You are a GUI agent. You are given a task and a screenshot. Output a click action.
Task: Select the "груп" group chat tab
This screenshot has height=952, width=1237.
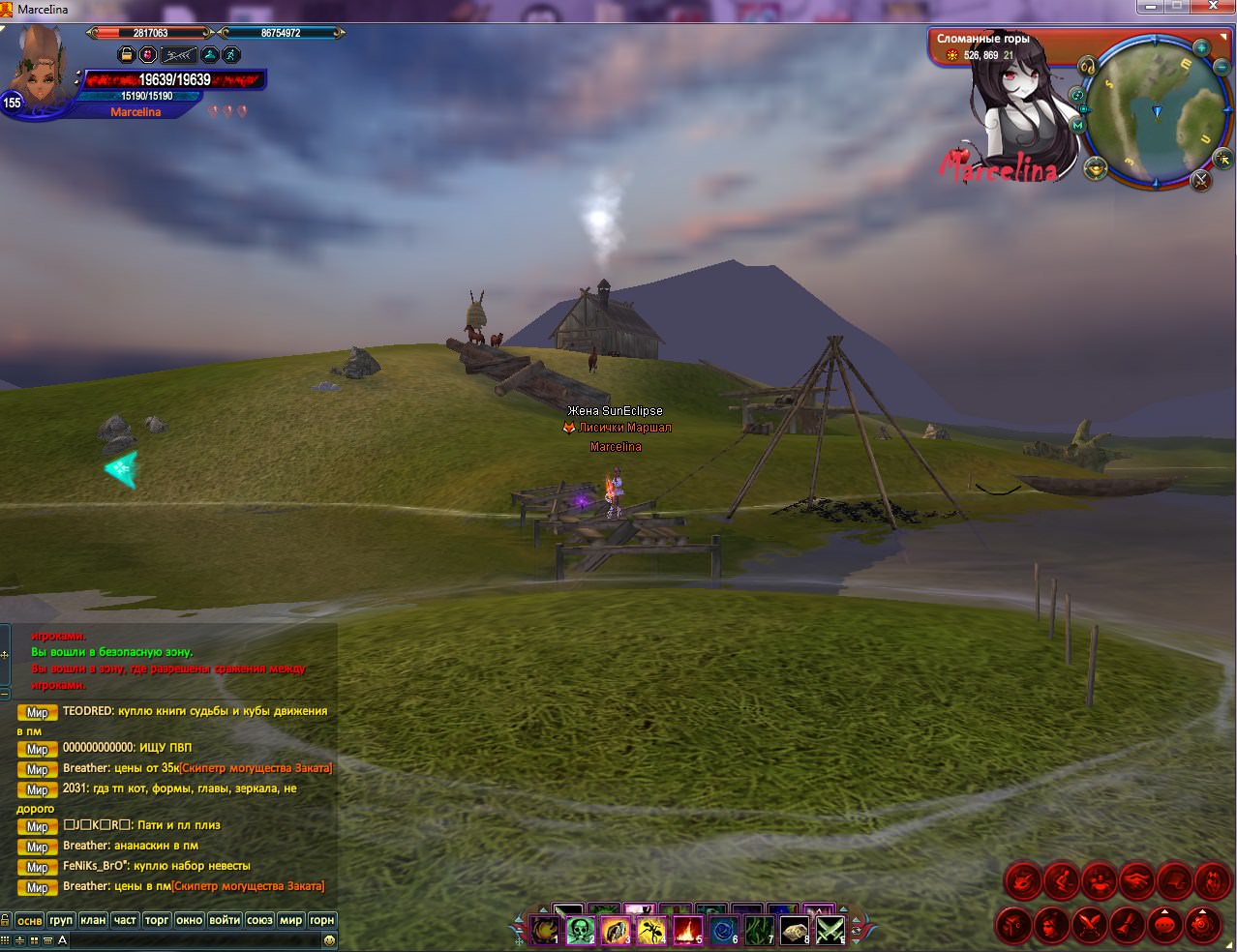(x=61, y=920)
